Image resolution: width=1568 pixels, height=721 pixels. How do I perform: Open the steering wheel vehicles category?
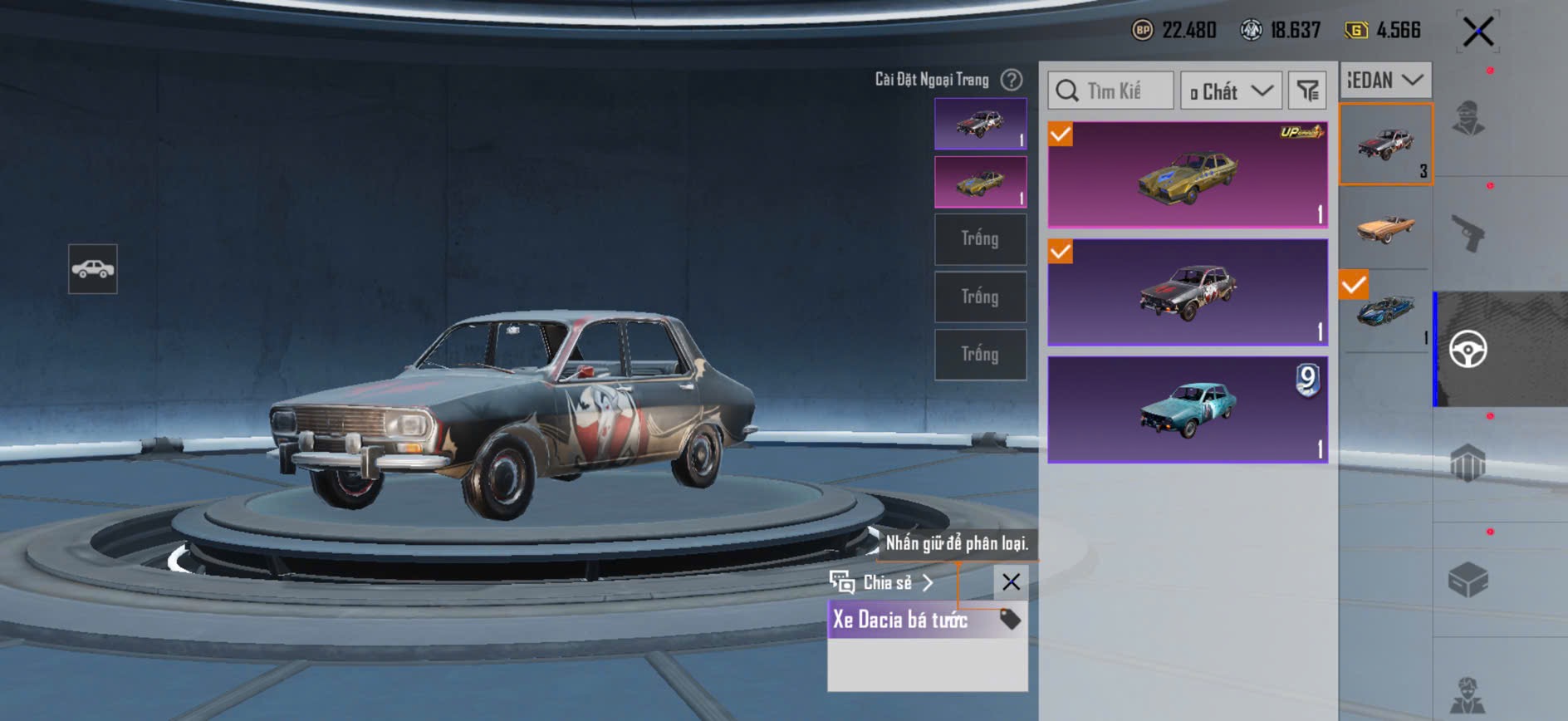coord(1468,350)
